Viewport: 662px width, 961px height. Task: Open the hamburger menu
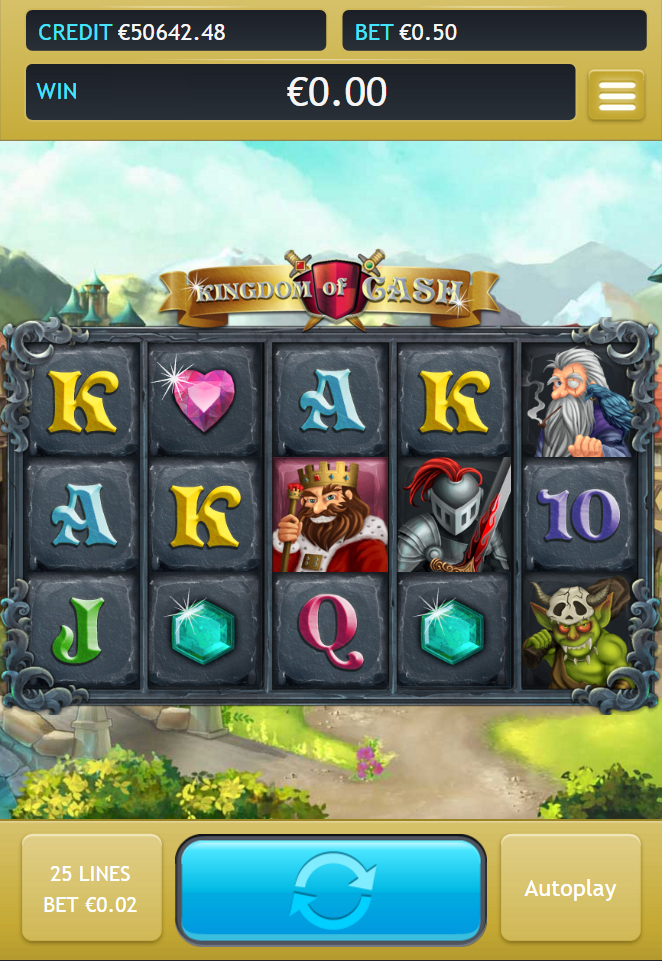(616, 95)
